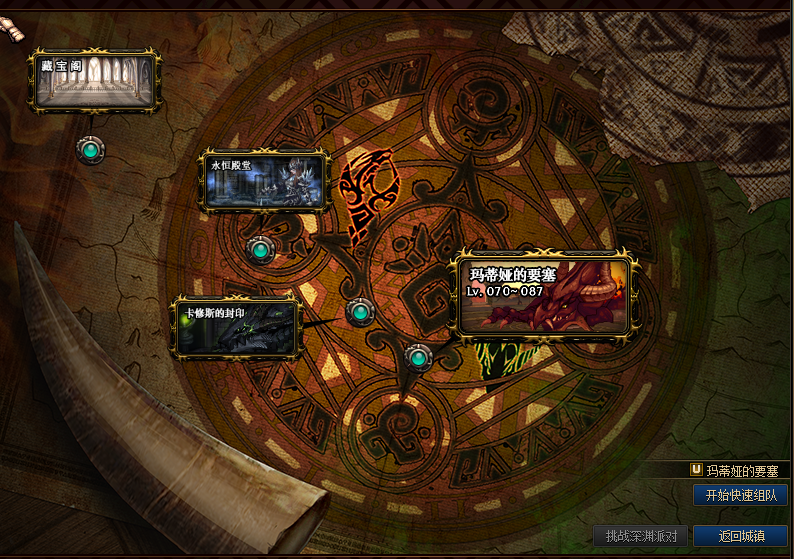
Task: Select the 藏宝阁 dungeon tile
Action: click(x=94, y=80)
